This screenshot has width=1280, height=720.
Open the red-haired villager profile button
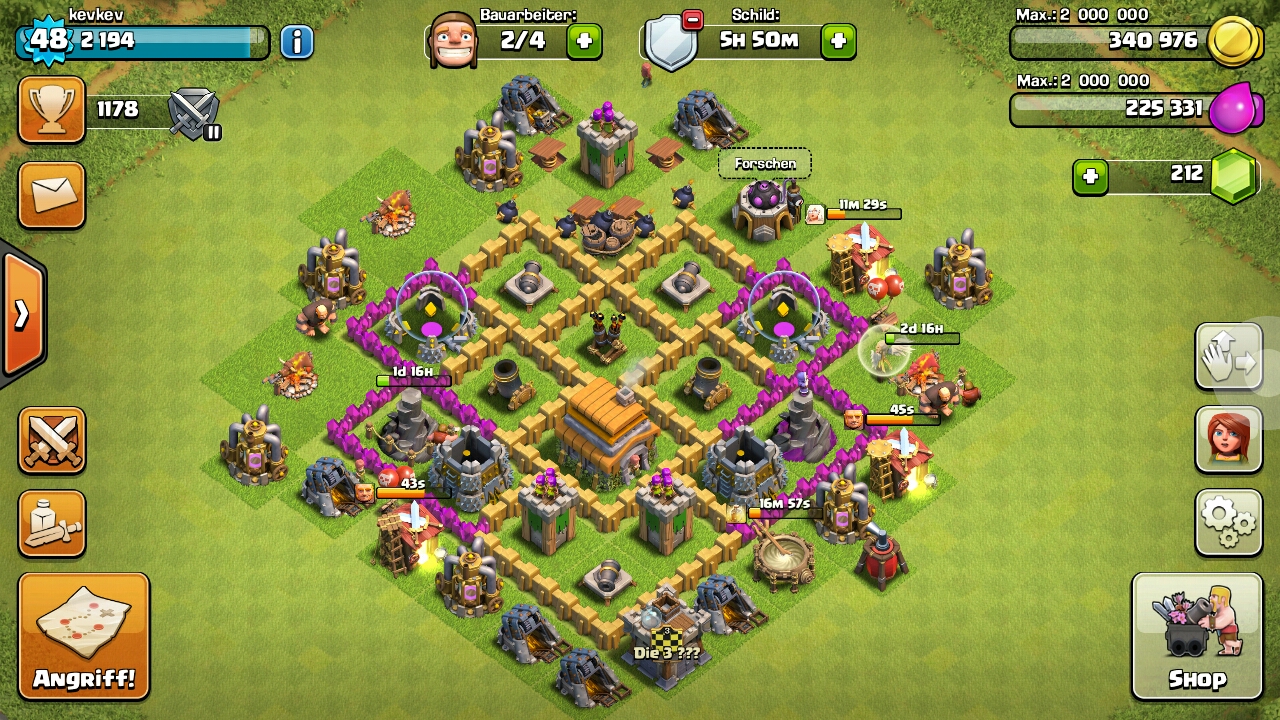pyautogui.click(x=1228, y=439)
